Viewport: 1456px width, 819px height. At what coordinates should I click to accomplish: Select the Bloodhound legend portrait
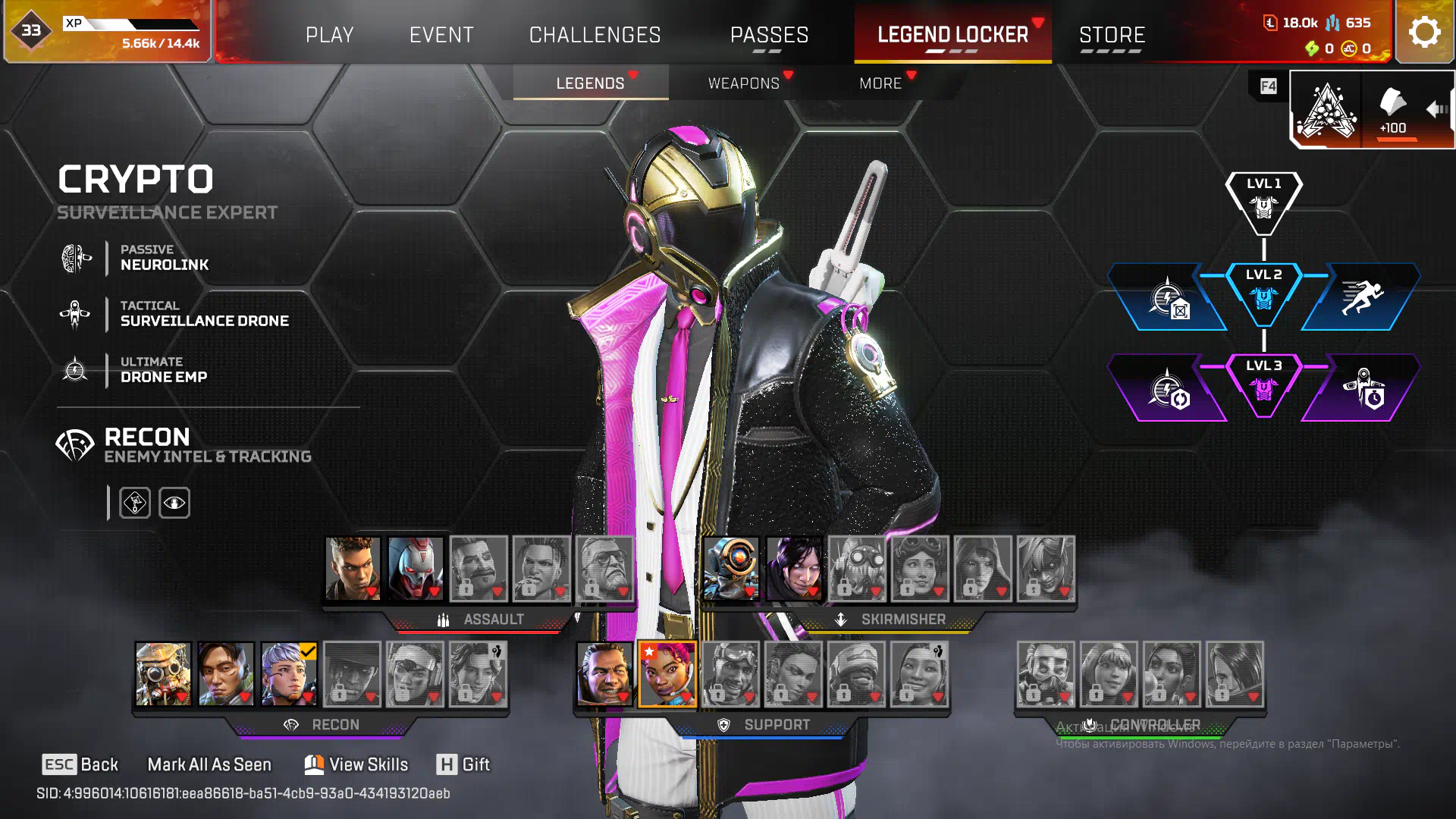point(163,673)
